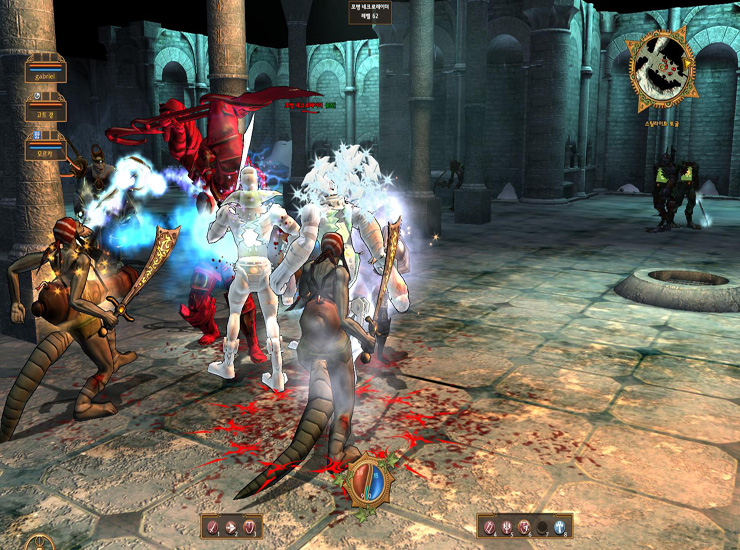Activate the red skill in slot 6
This screenshot has width=740, height=550.
526,526
